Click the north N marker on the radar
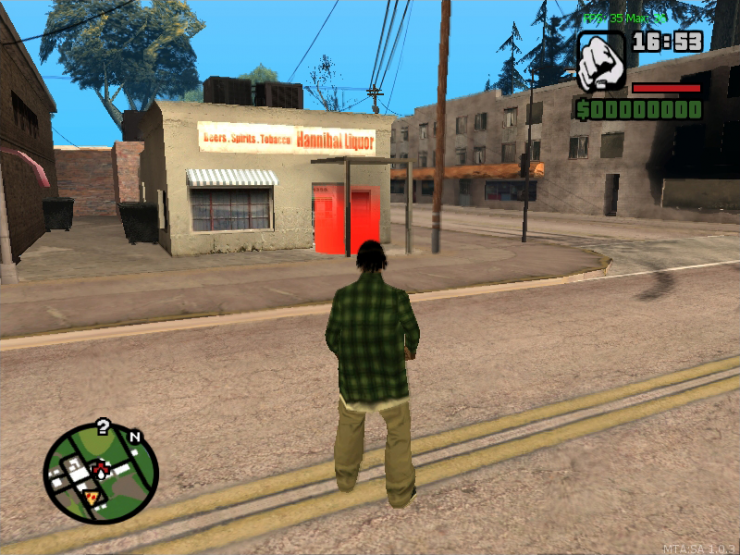The height and width of the screenshot is (555, 740). [135, 437]
